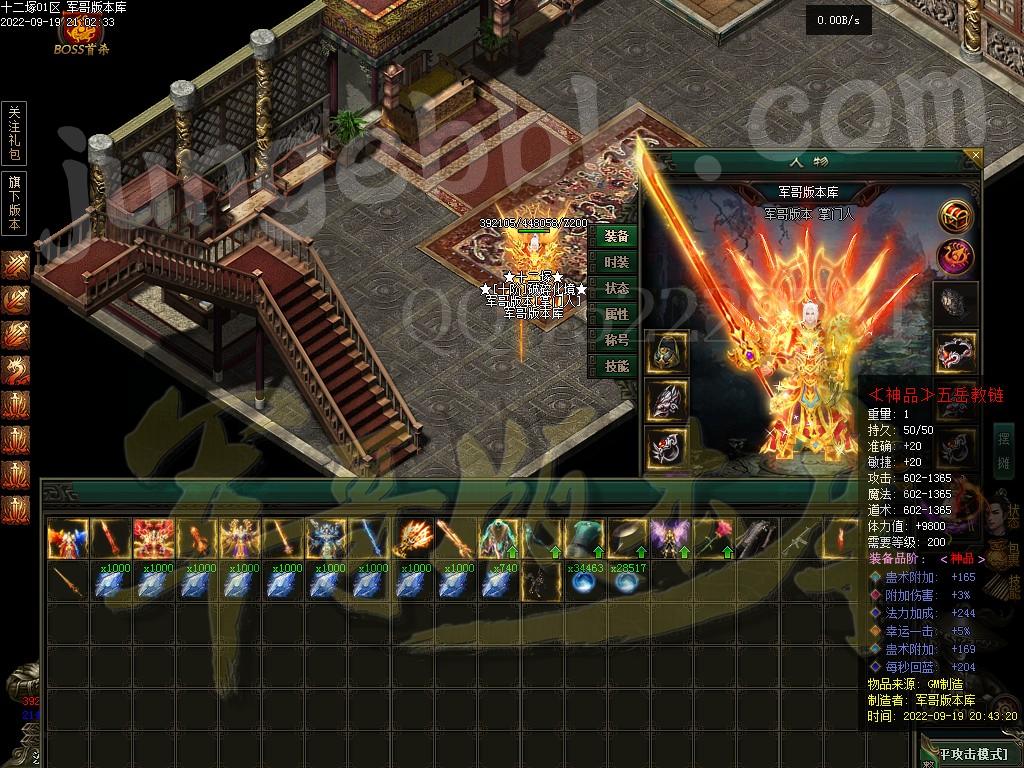Click the phoenix emblem round icon

pos(955,258)
